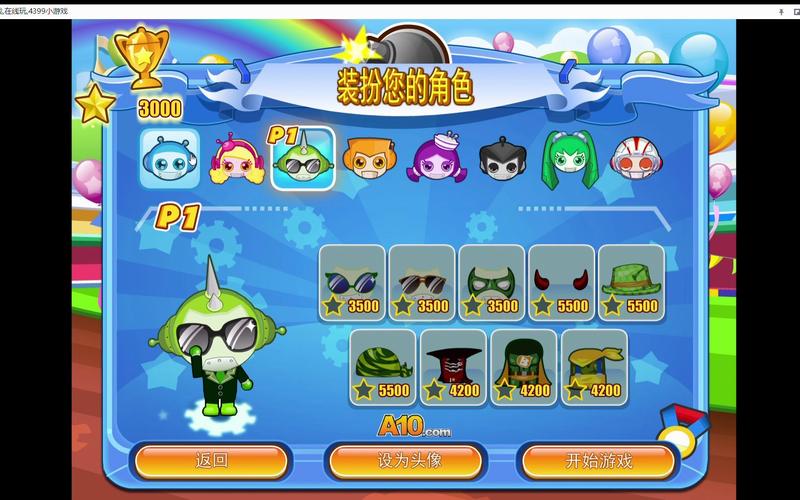The image size is (800, 500).
Task: Select the black-haired gray character
Action: coord(499,159)
